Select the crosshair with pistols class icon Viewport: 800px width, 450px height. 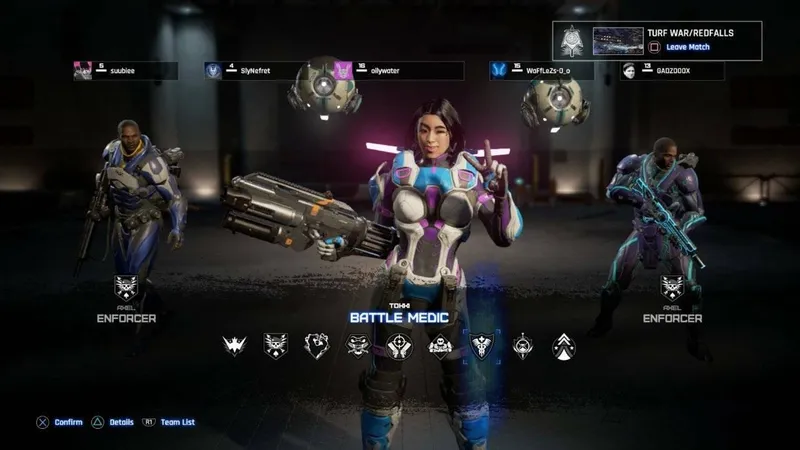coord(400,346)
